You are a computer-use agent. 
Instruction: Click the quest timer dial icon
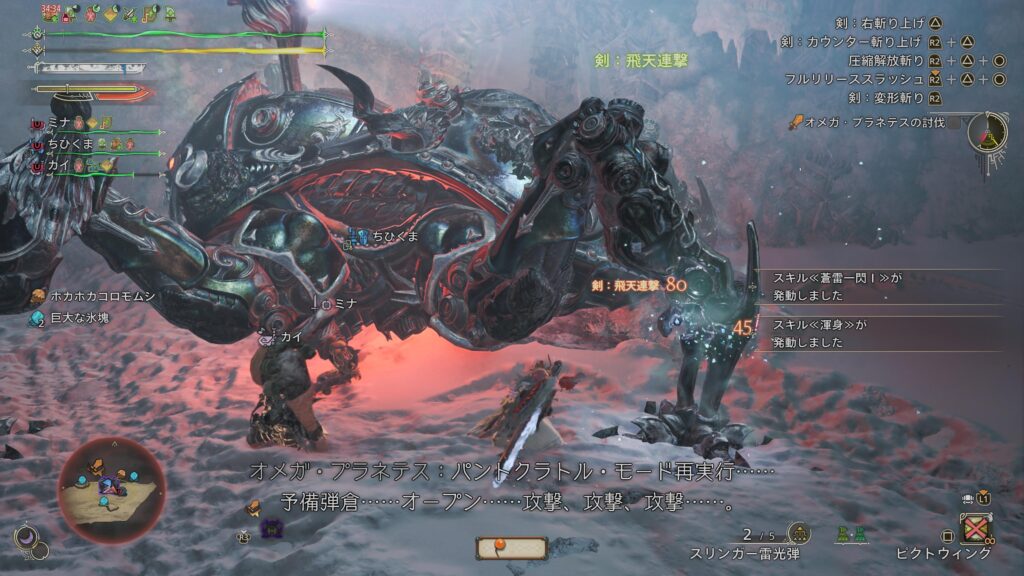point(986,133)
